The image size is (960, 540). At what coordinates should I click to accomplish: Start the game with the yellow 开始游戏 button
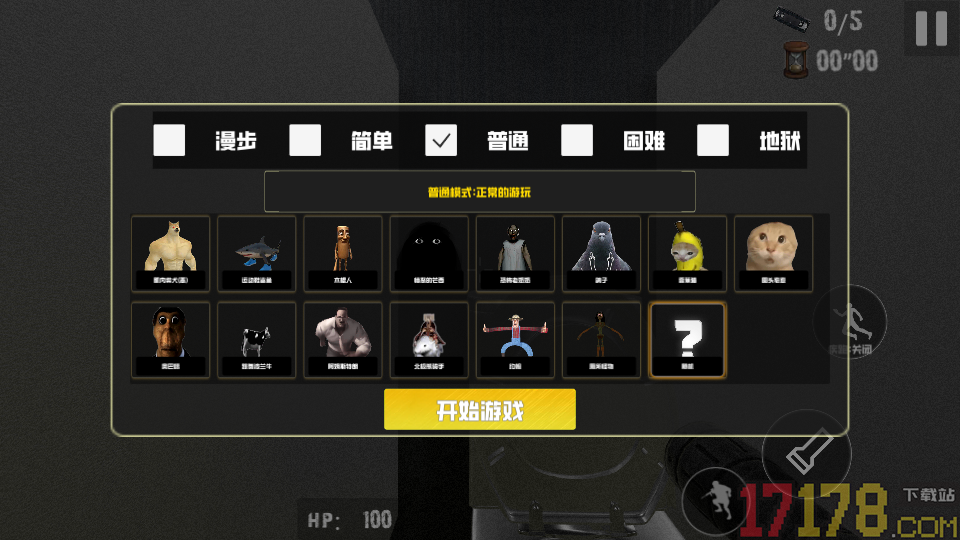(480, 410)
